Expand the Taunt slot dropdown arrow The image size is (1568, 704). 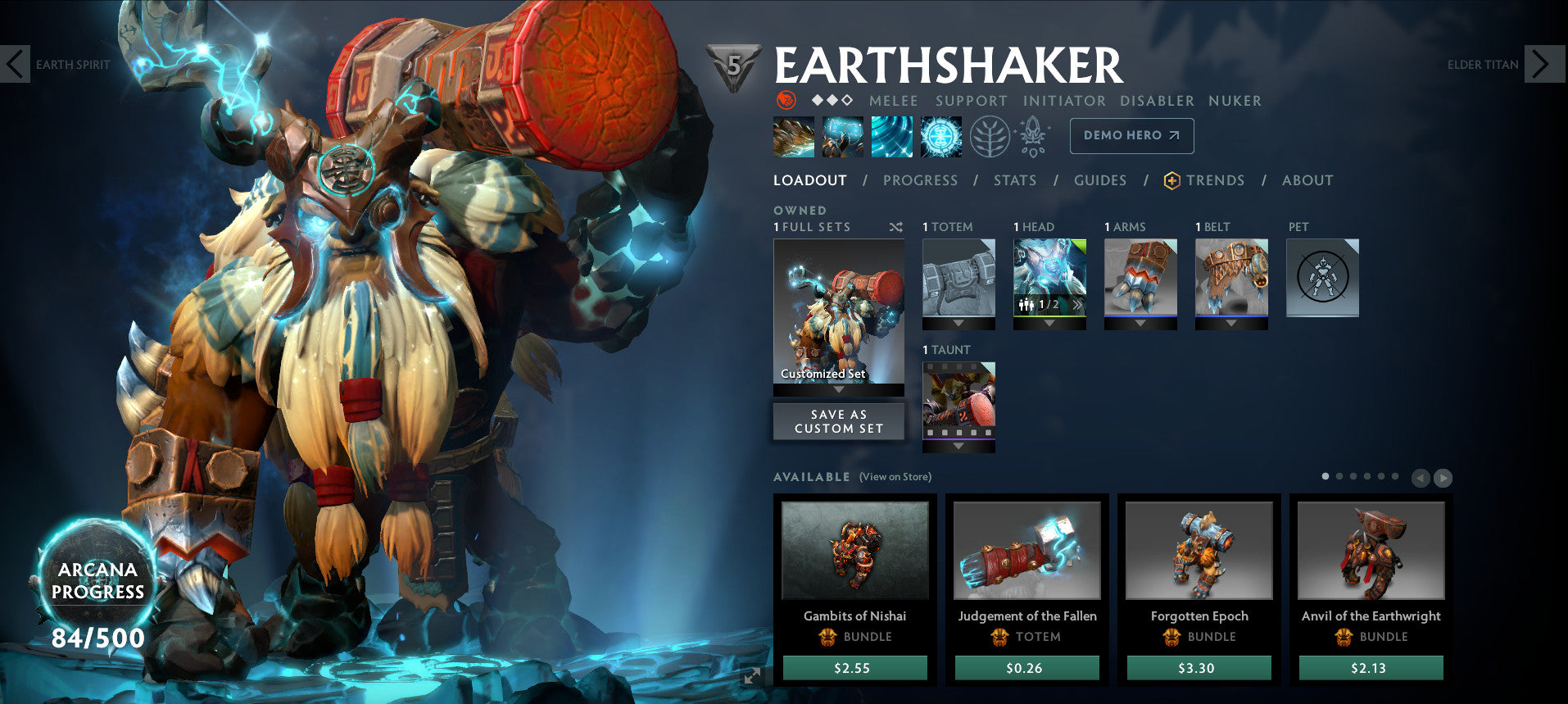point(958,447)
